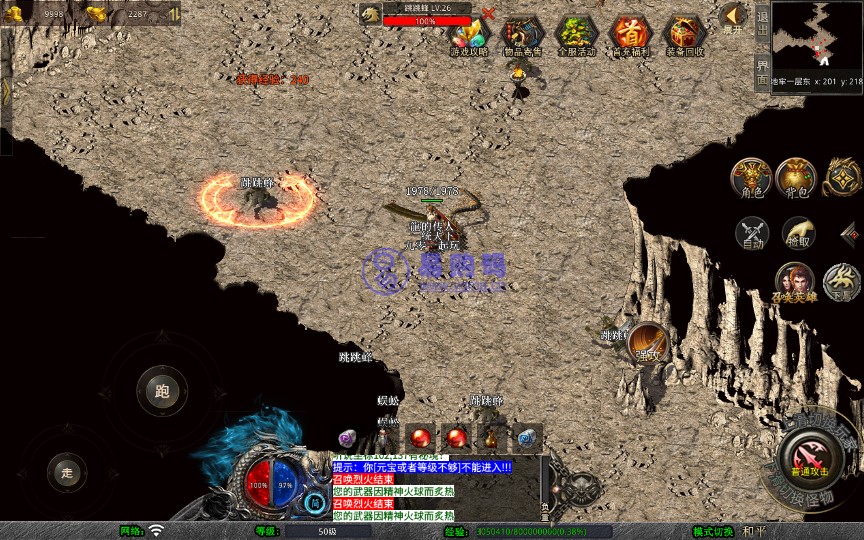
Task: Click the 界面 interface button
Action: 762,69
